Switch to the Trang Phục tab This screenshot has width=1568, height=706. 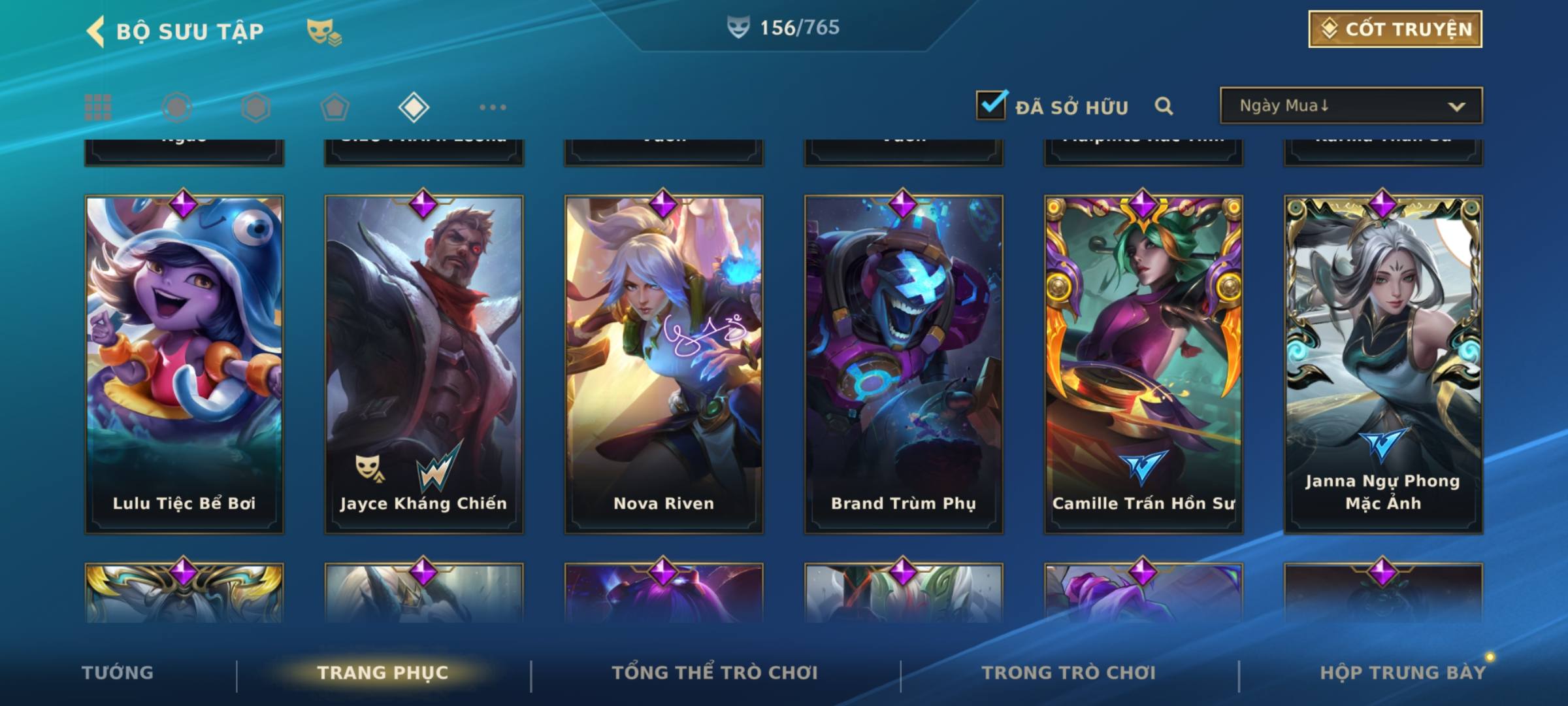[x=383, y=673]
